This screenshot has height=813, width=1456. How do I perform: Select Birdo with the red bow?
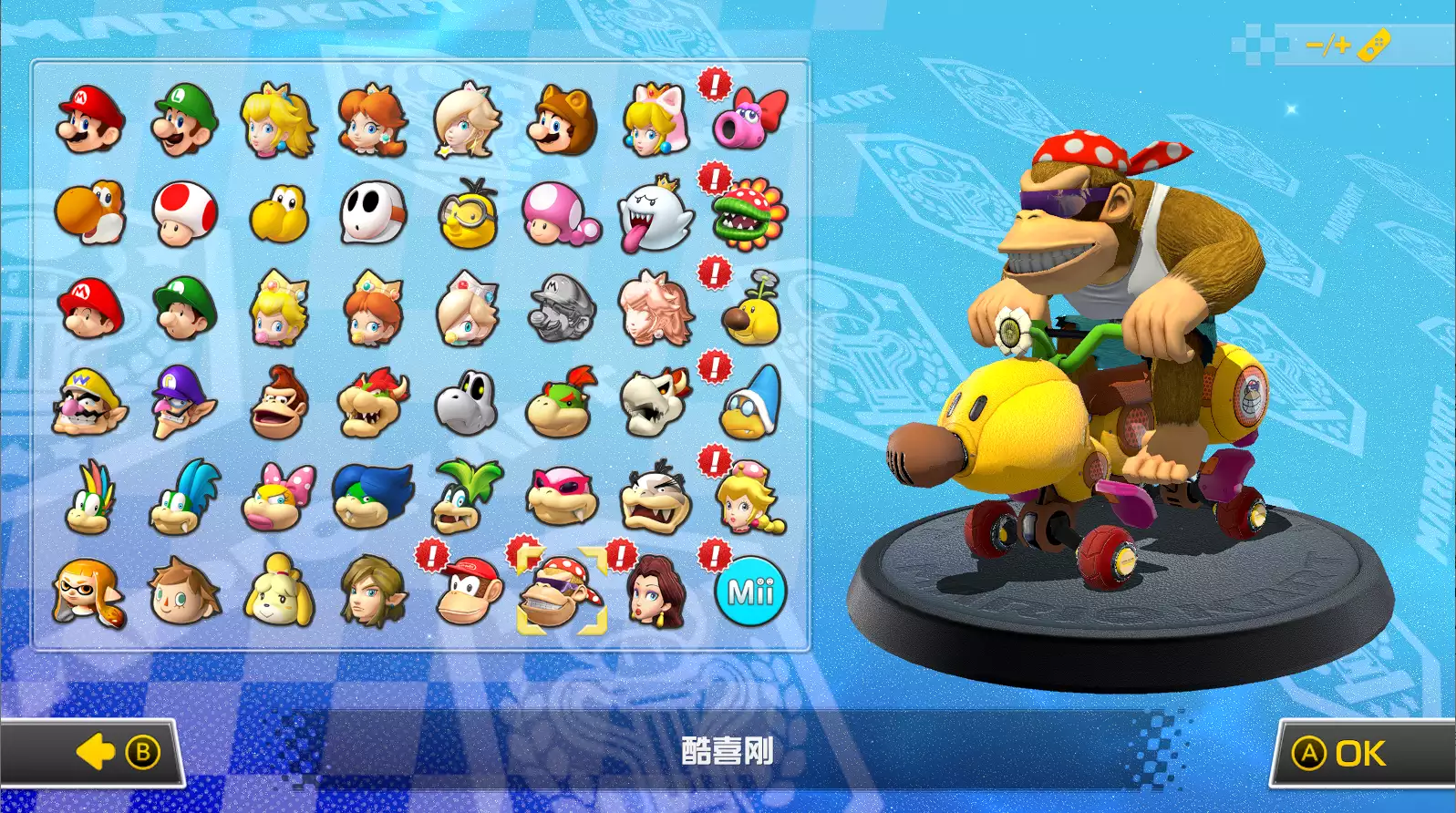[749, 120]
